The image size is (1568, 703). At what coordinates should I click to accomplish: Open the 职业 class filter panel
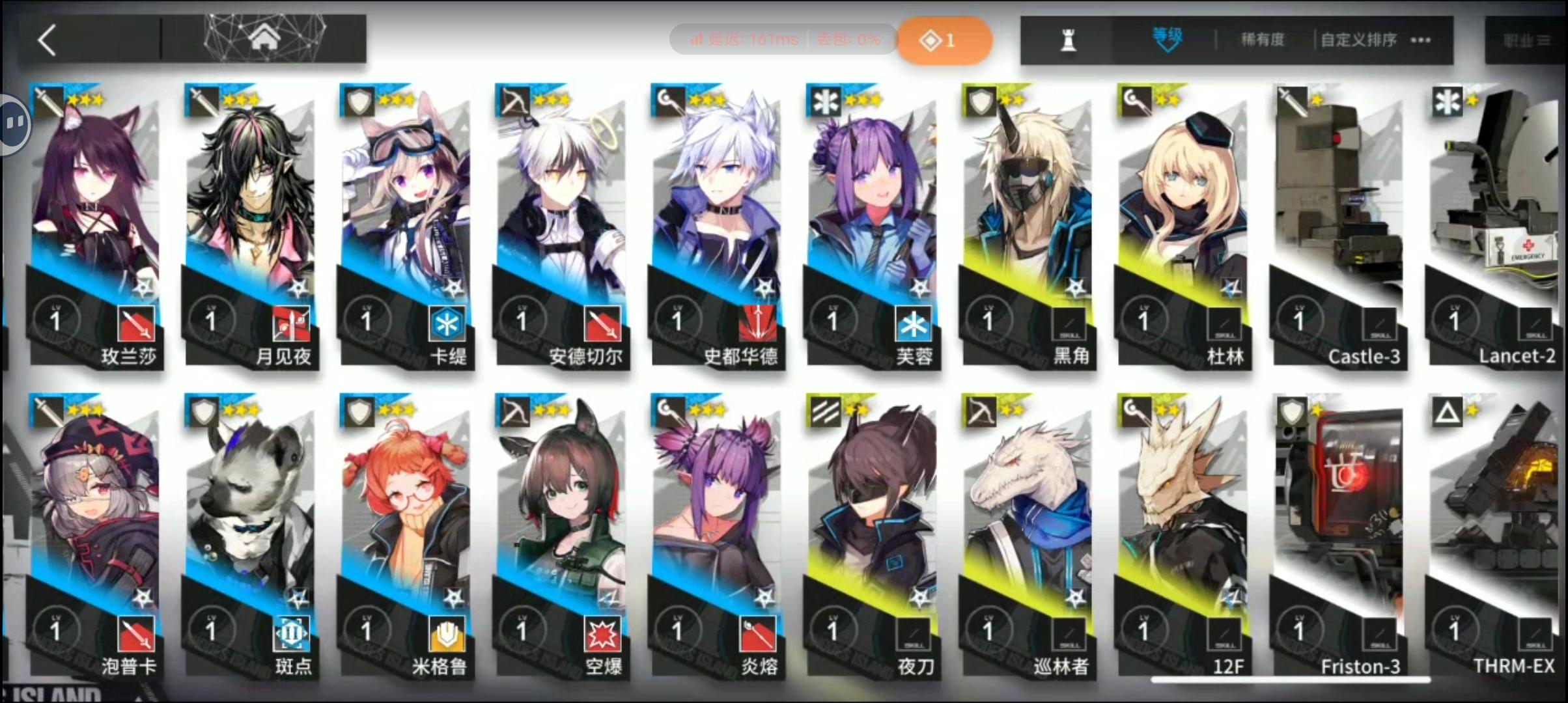pos(1527,39)
